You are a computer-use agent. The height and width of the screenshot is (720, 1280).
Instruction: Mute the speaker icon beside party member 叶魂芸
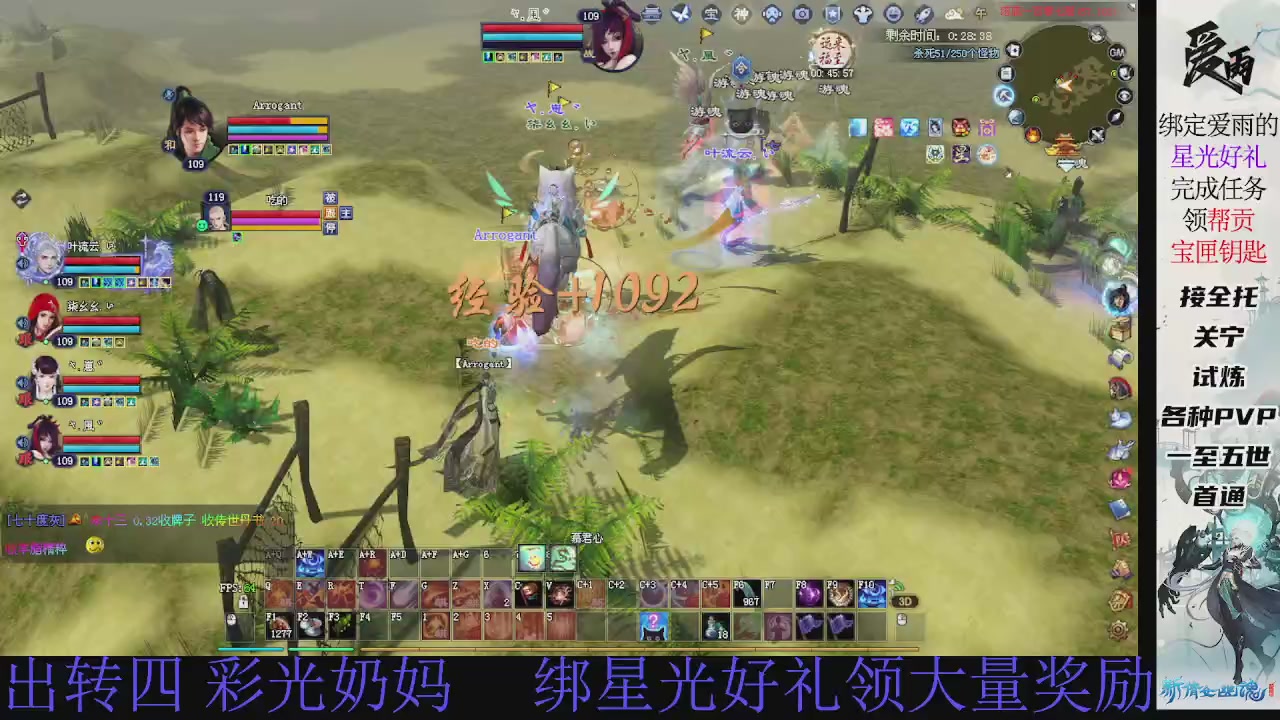pyautogui.click(x=22, y=263)
